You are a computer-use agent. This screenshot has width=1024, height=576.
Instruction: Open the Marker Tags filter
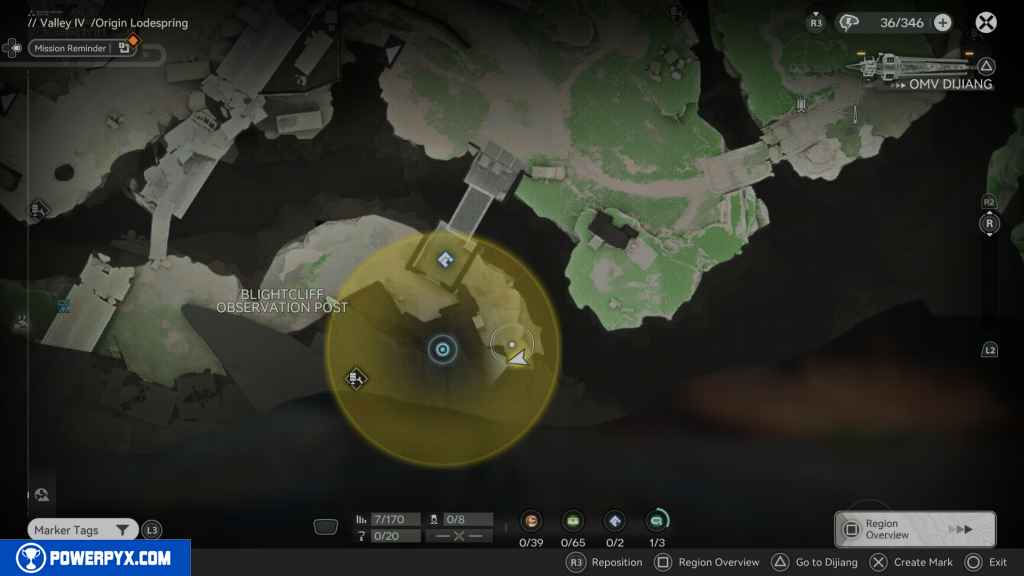click(82, 530)
